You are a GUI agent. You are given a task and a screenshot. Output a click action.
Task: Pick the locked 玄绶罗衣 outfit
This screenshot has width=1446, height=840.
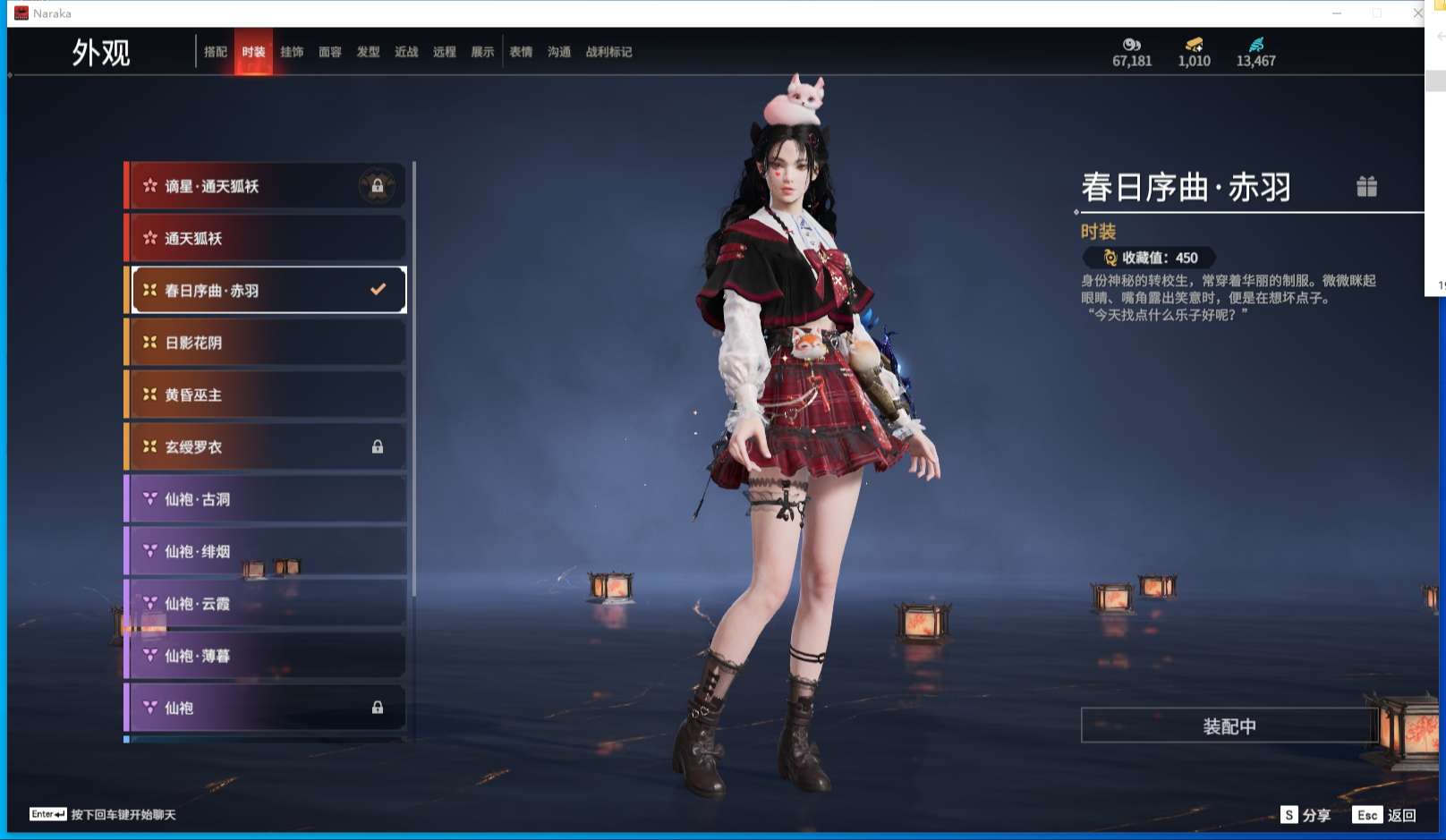click(265, 446)
